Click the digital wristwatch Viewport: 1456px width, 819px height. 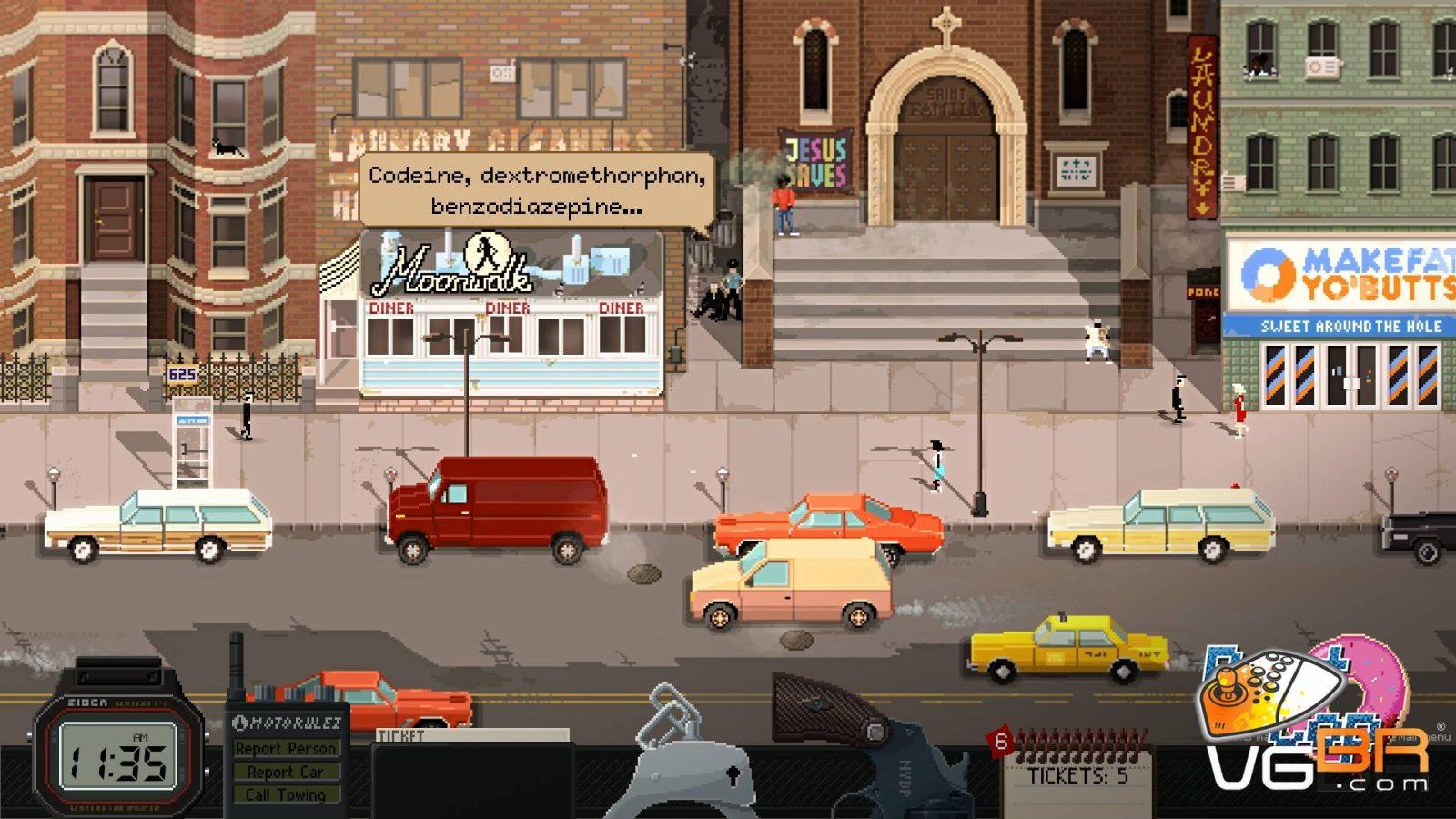(x=118, y=755)
